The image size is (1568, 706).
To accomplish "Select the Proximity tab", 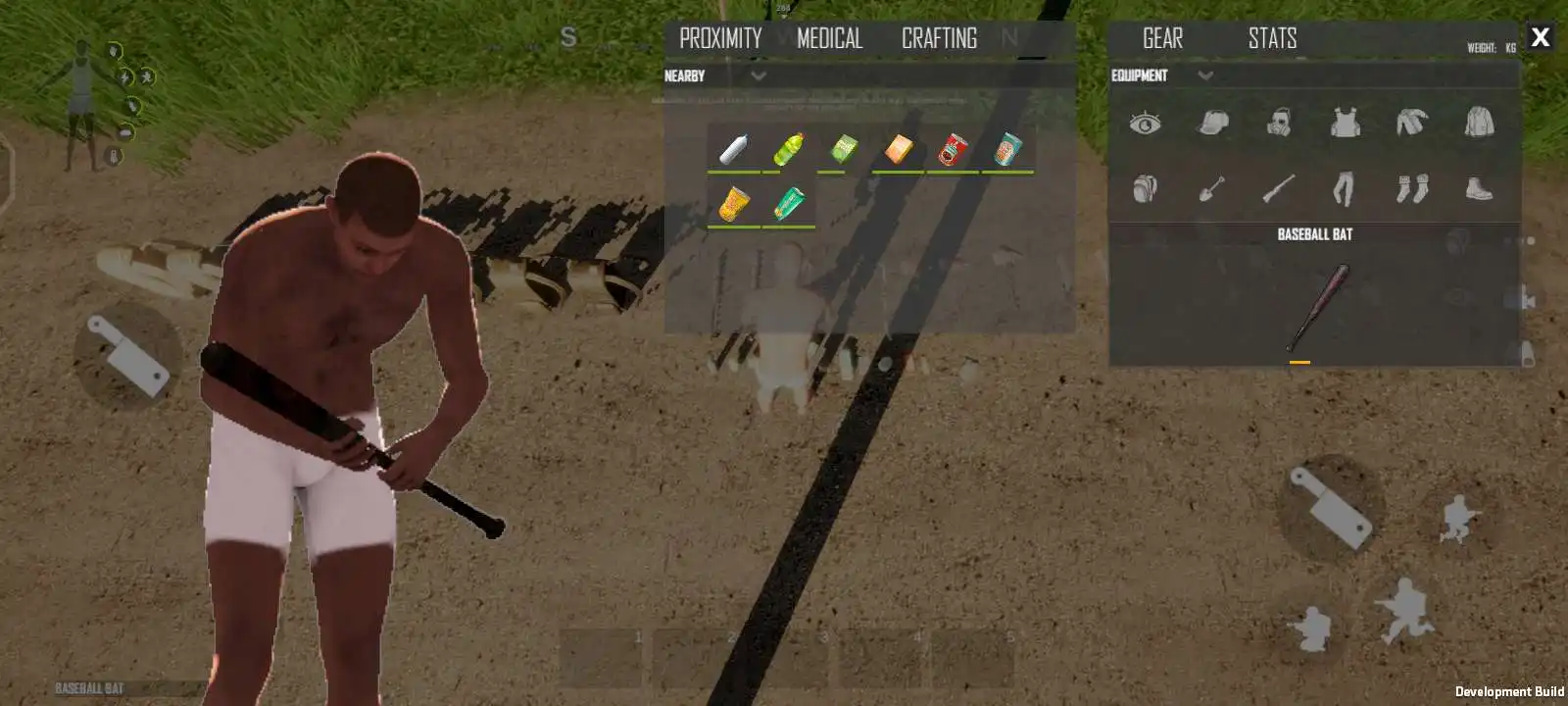I will tap(720, 38).
